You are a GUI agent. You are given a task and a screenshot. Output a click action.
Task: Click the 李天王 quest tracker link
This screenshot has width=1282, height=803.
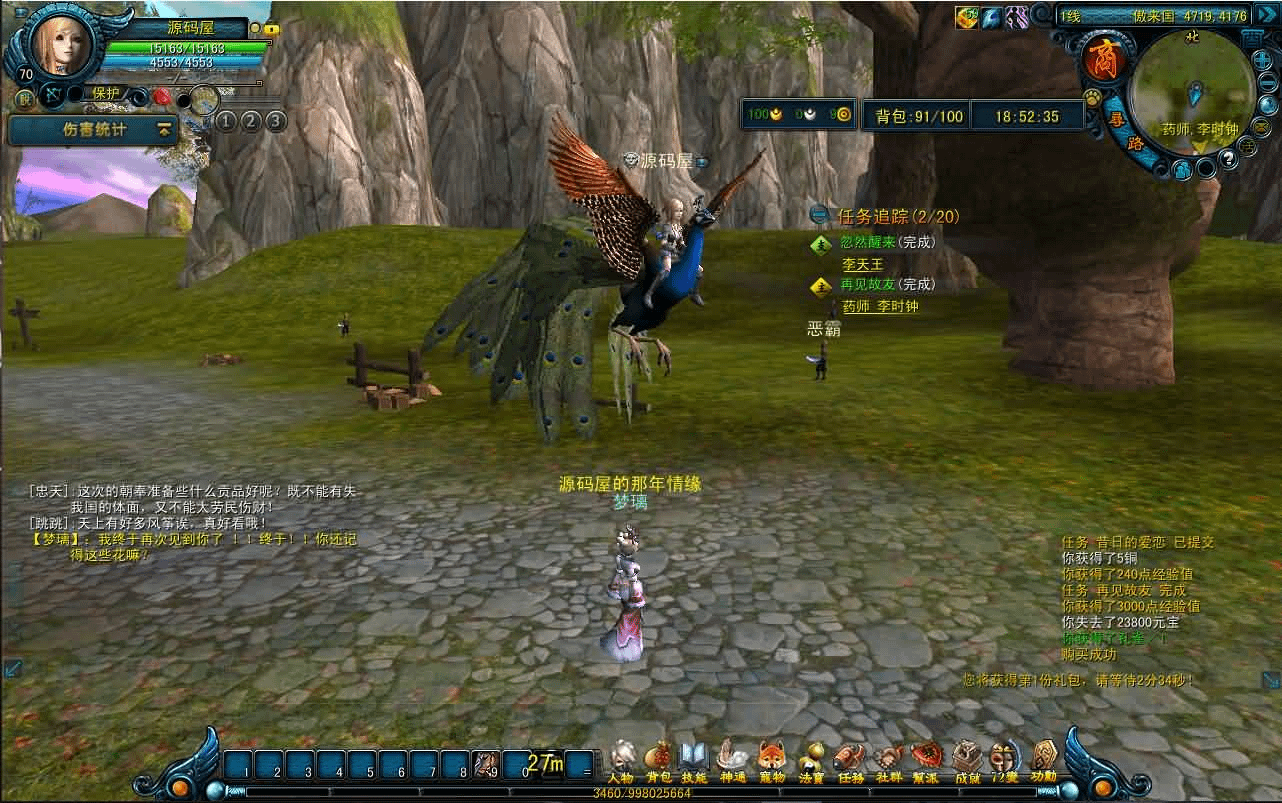(862, 265)
